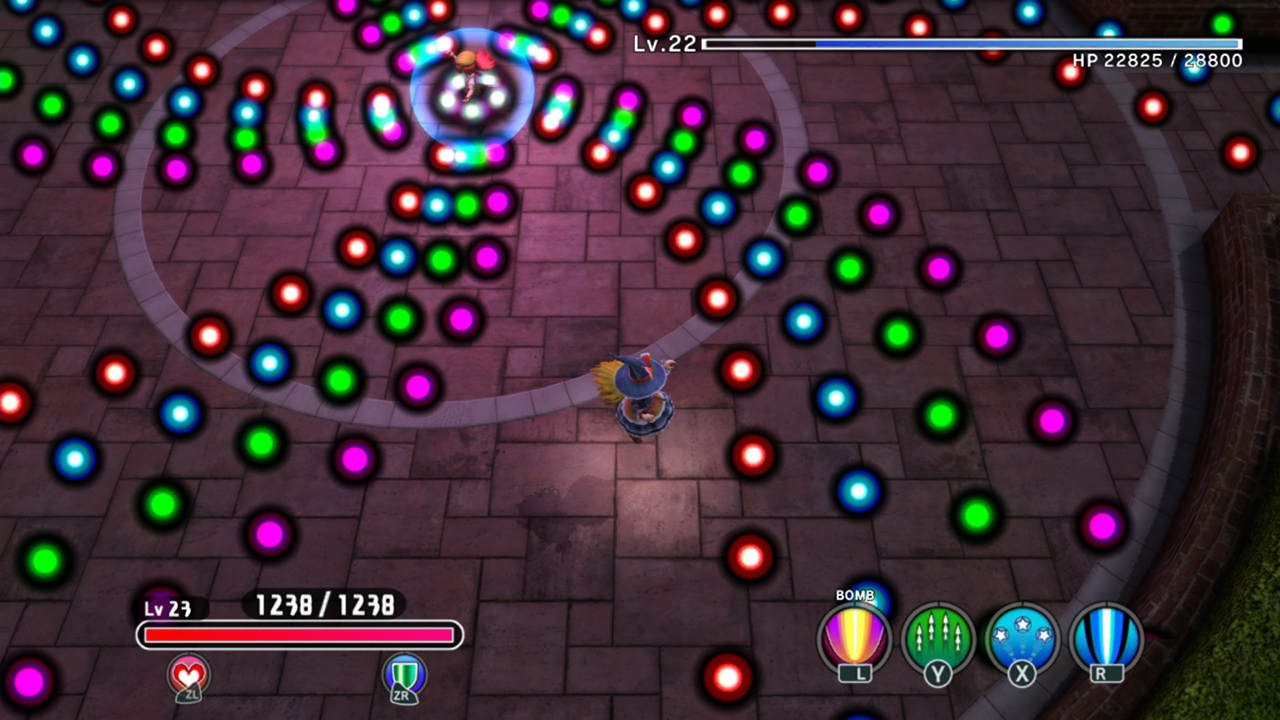This screenshot has width=1280, height=720.
Task: Fire the blue striped laser skill
Action: point(1106,638)
